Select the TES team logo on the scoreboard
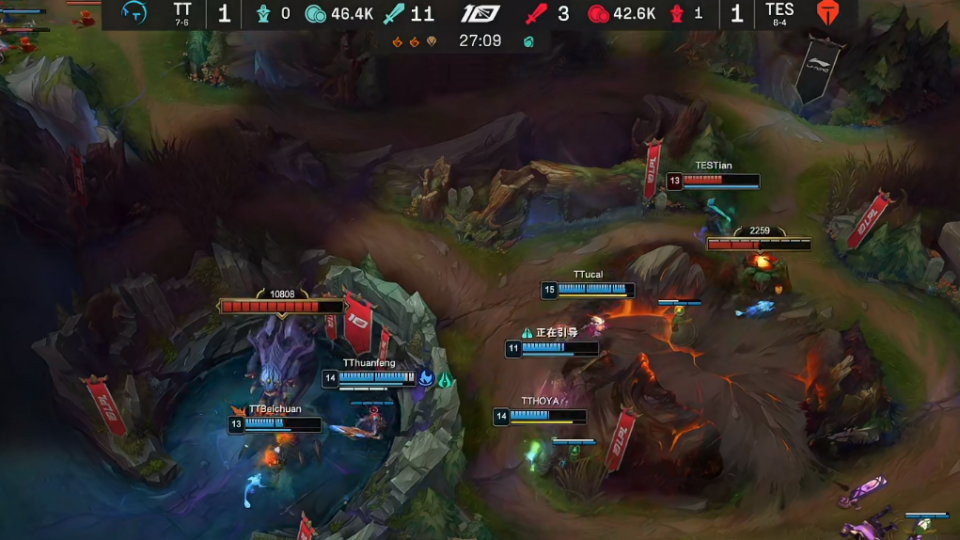 tap(828, 13)
